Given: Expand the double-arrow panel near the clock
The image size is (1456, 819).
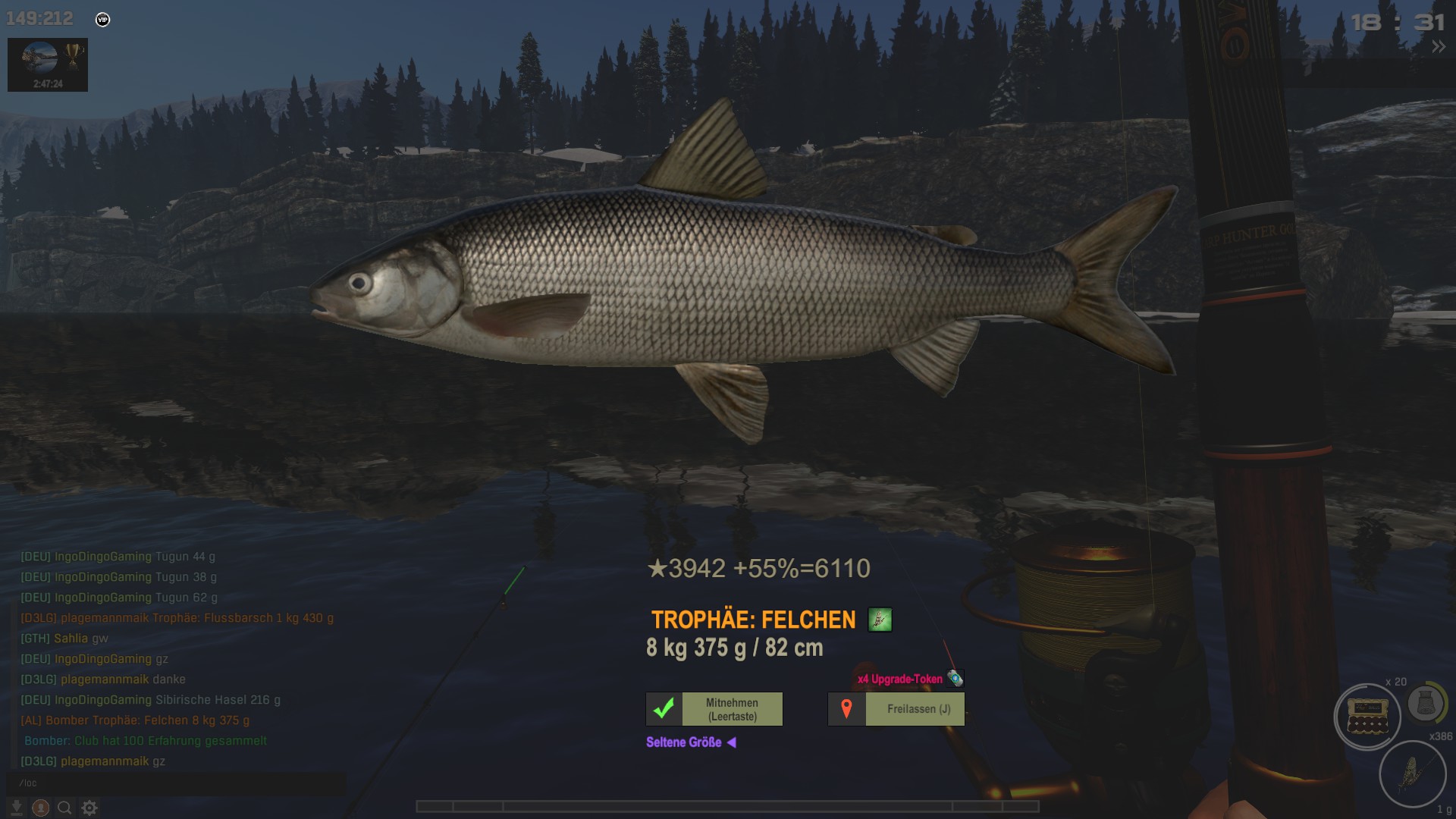Looking at the screenshot, I should tap(1438, 47).
